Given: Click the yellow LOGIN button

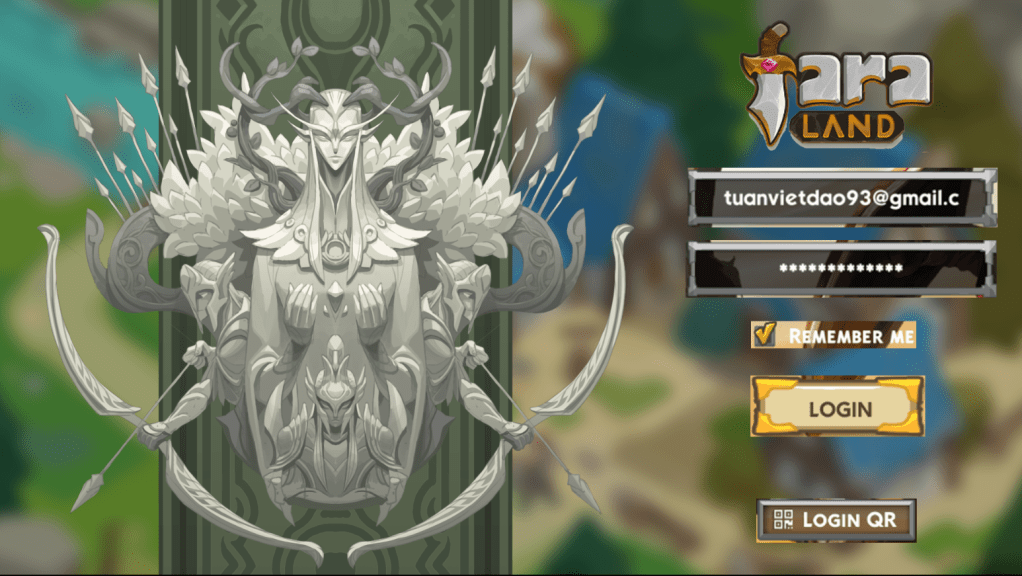Looking at the screenshot, I should click(838, 408).
